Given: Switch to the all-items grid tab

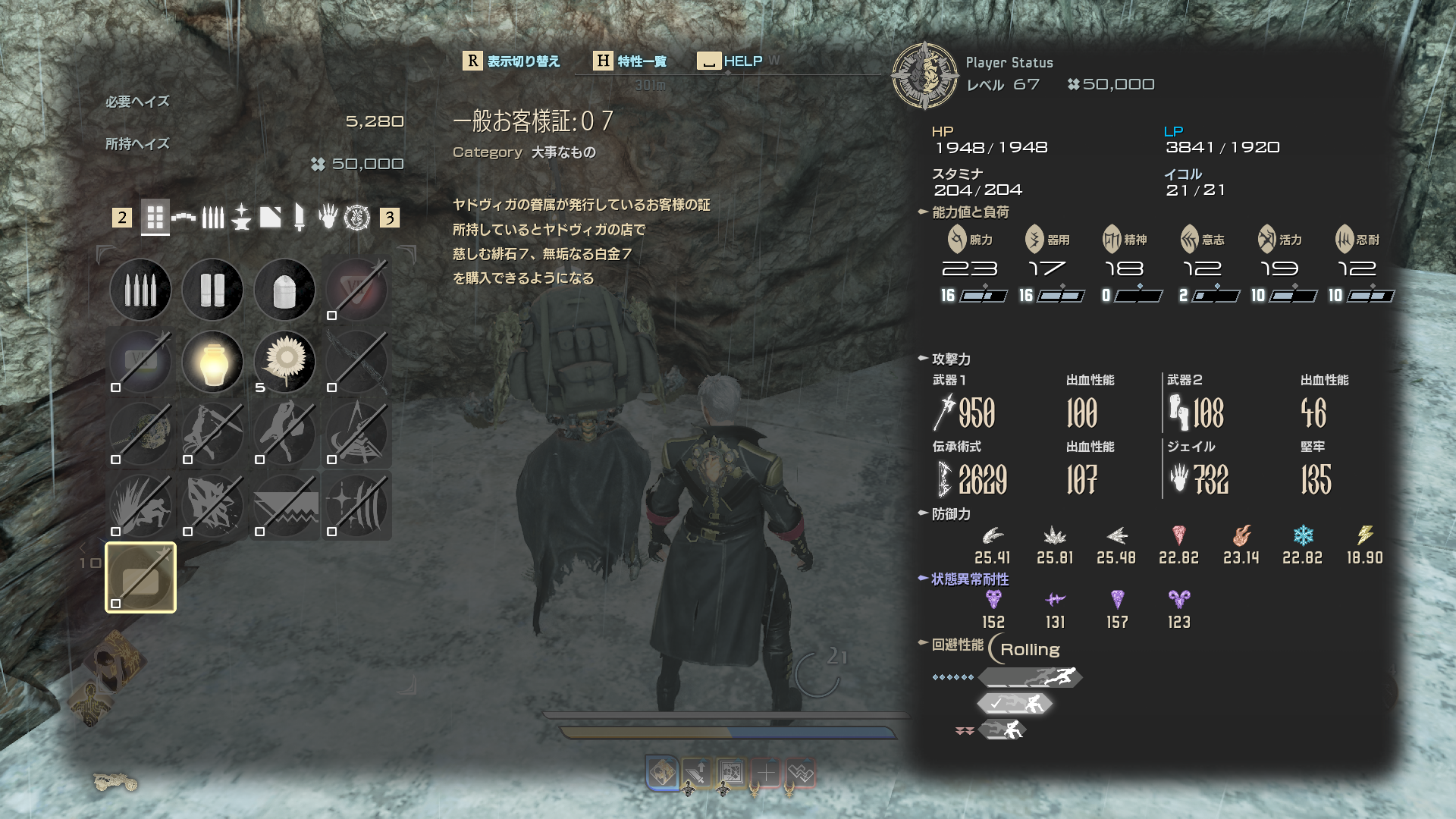Looking at the screenshot, I should tap(155, 218).
